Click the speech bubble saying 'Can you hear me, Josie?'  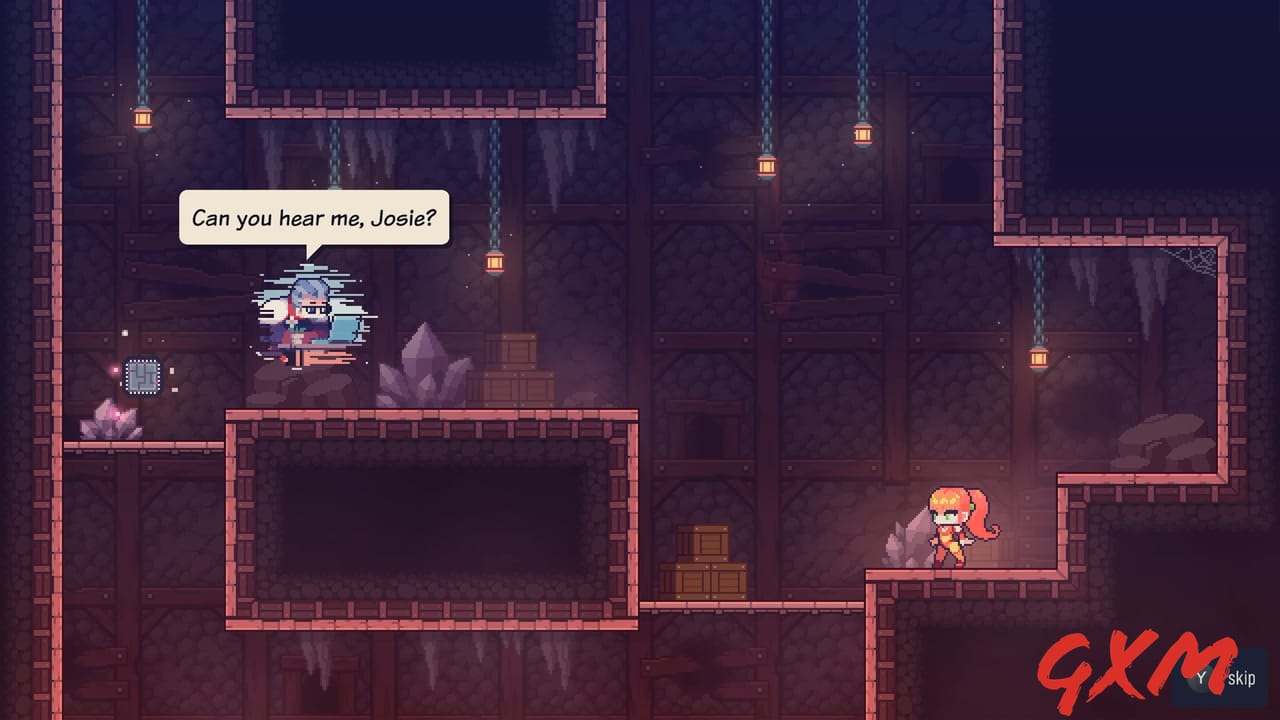(315, 217)
